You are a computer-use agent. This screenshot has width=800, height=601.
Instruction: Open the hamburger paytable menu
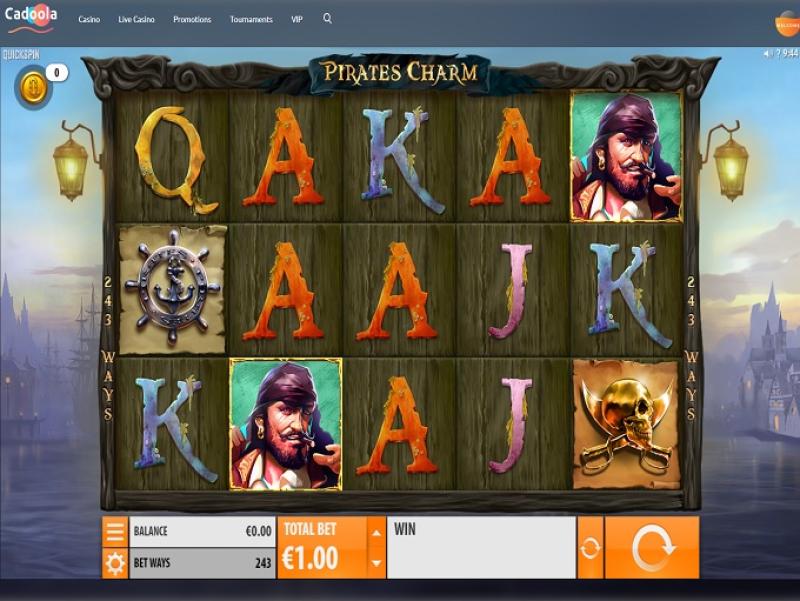(115, 532)
